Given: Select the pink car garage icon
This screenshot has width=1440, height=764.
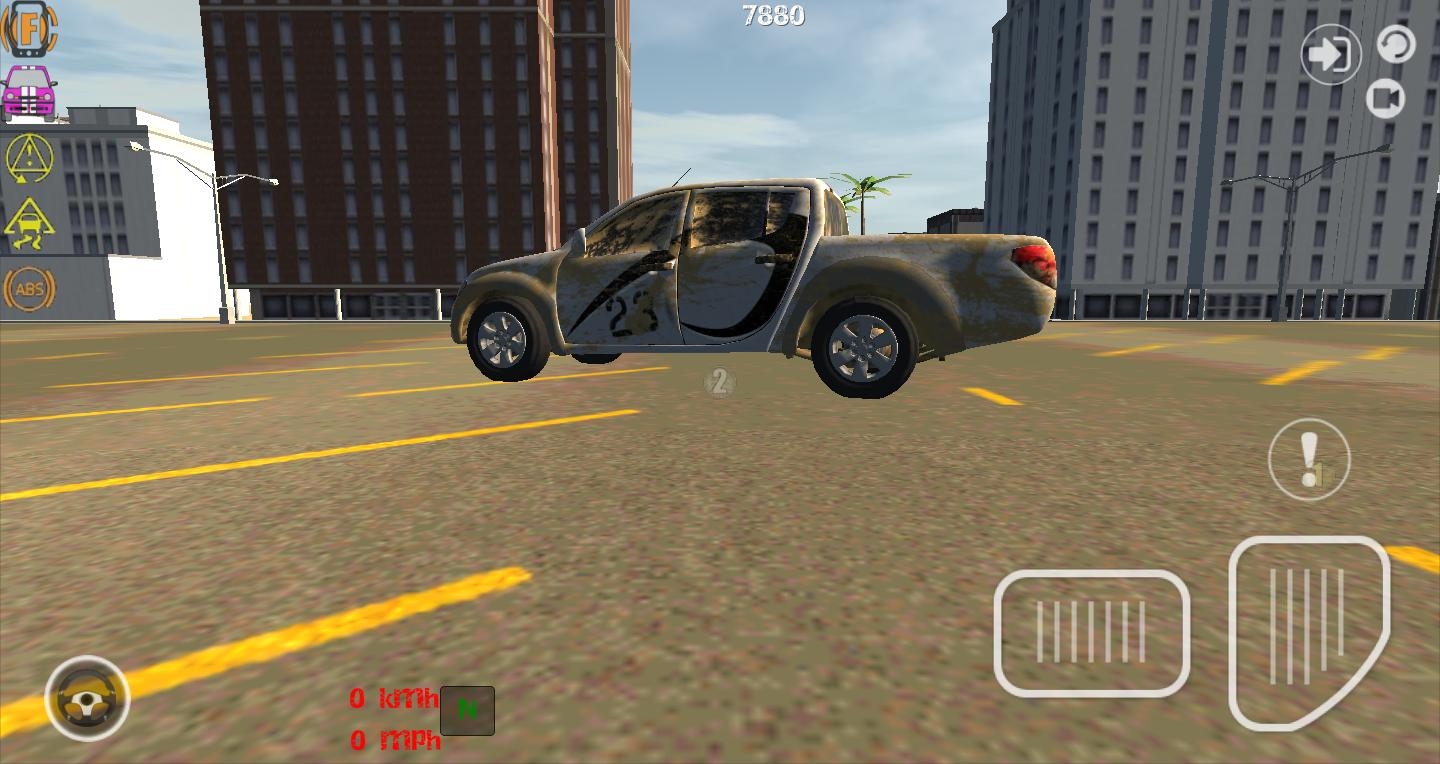Looking at the screenshot, I should [30, 92].
